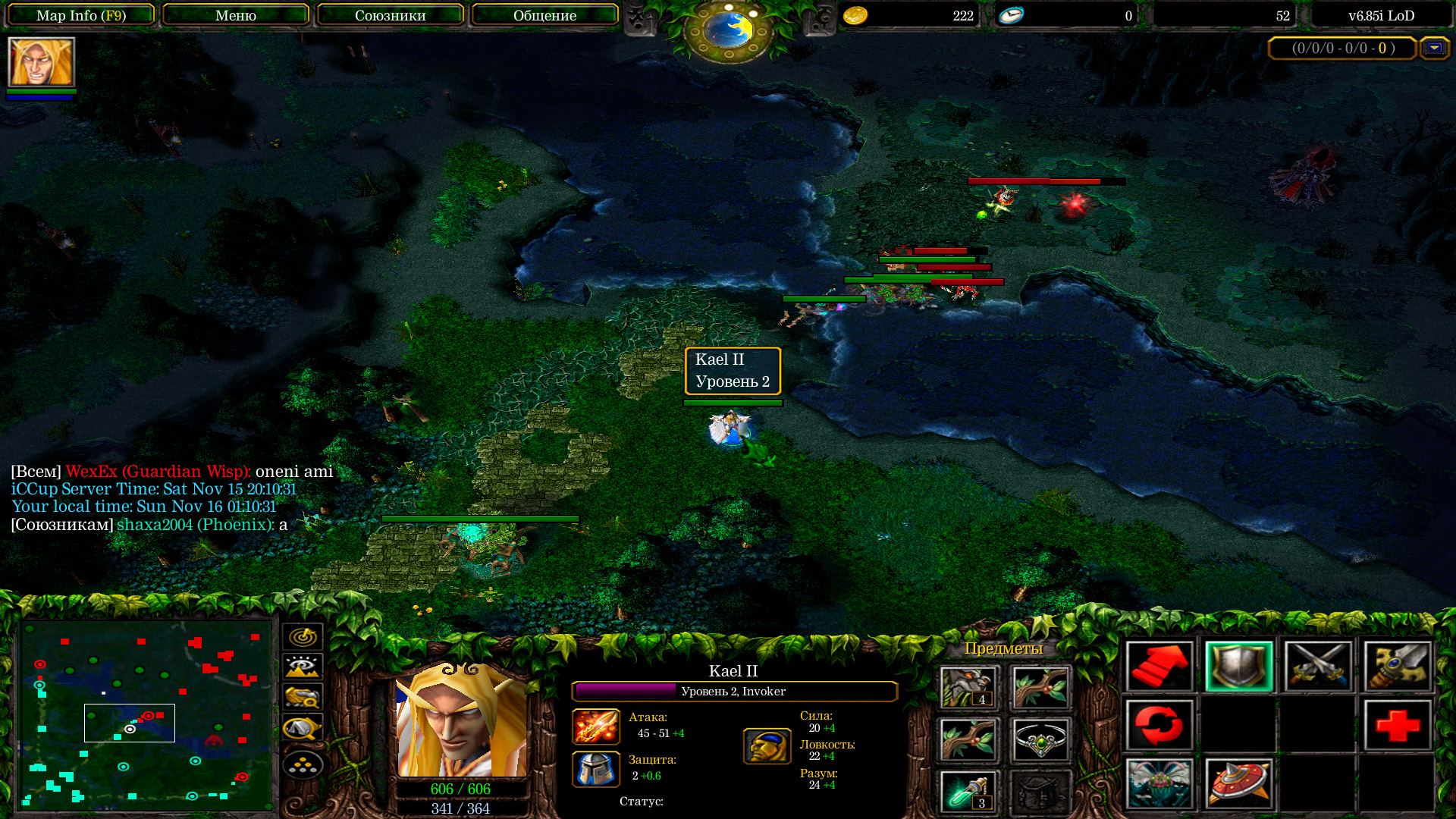
Task: Toggle minimap terrain display
Action: (303, 667)
